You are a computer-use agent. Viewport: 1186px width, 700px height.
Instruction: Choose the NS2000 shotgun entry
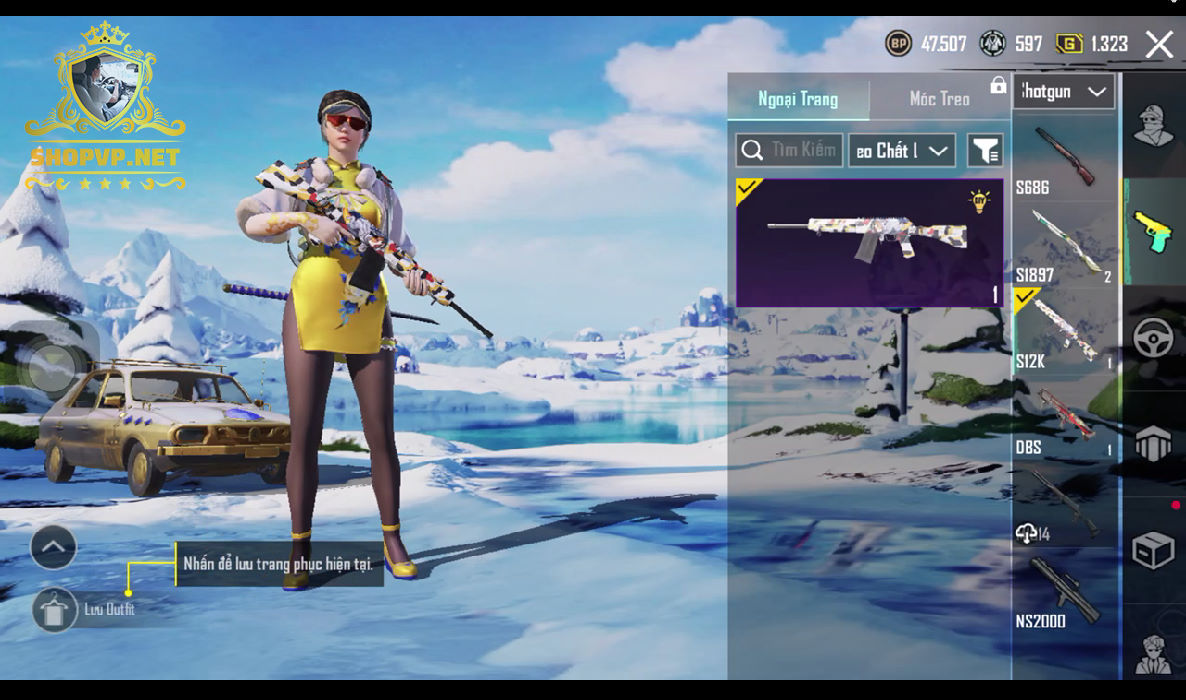[x=1064, y=594]
